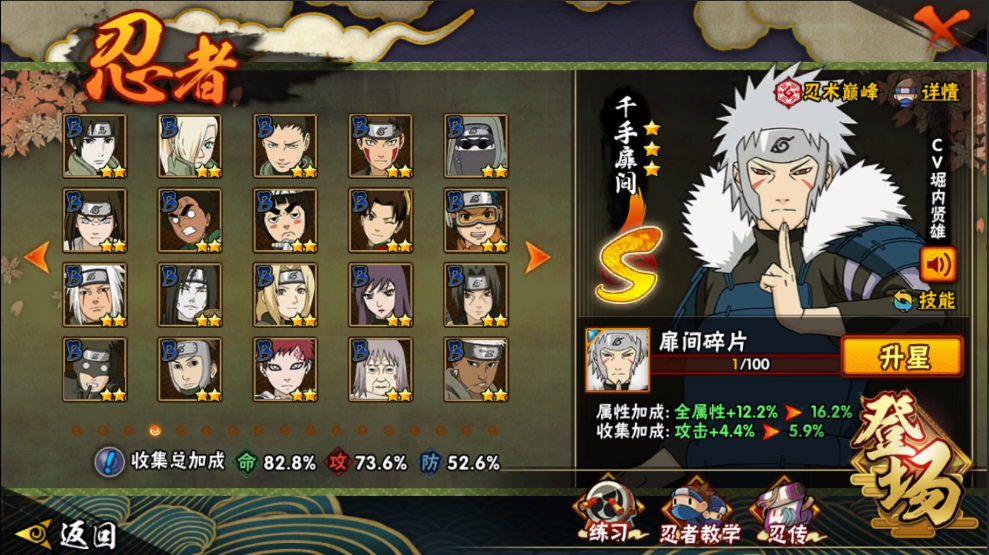Play the CV voice sound button
Screen dimensions: 989x555
[938, 264]
